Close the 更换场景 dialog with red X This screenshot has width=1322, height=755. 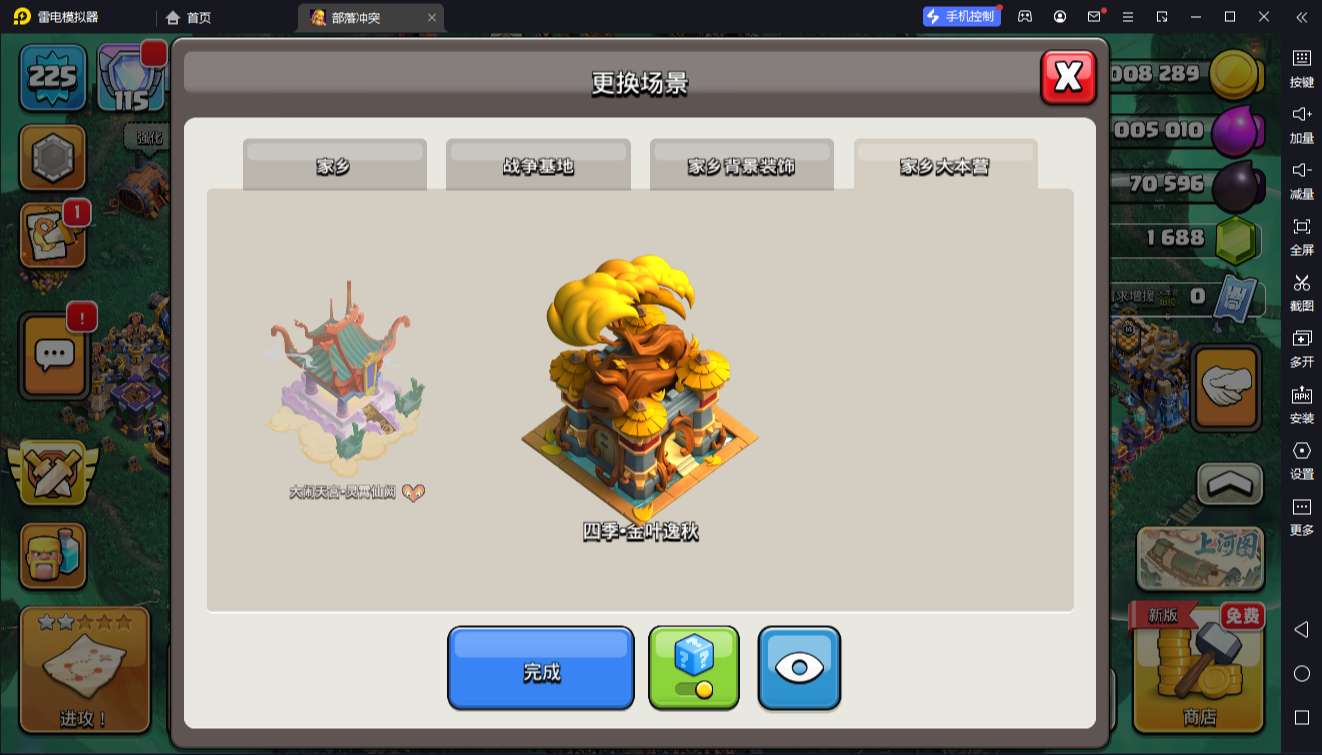tap(1068, 77)
